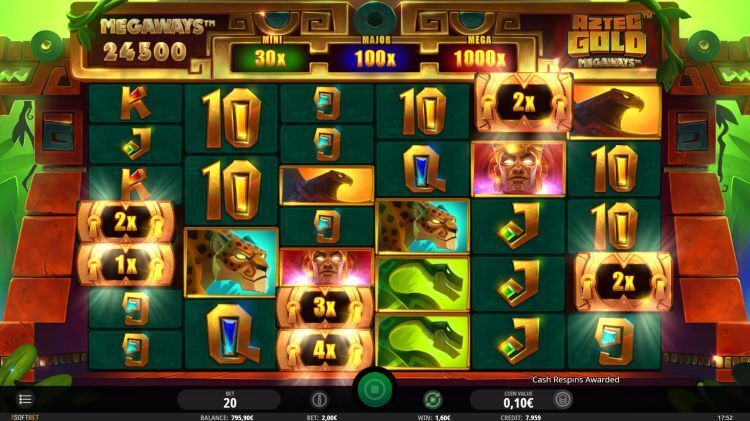Open the hamburger menu
Image resolution: width=750 pixels, height=421 pixels.
pyautogui.click(x=25, y=400)
